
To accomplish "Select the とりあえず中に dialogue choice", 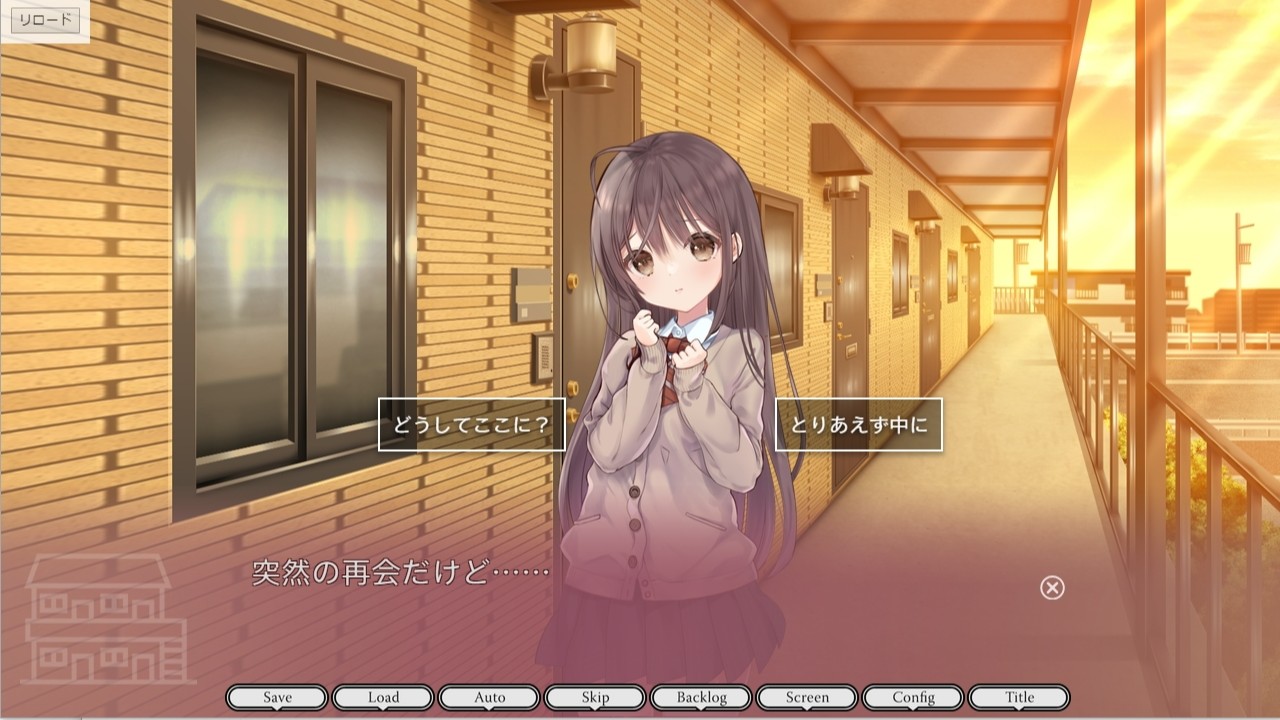I will [858, 425].
